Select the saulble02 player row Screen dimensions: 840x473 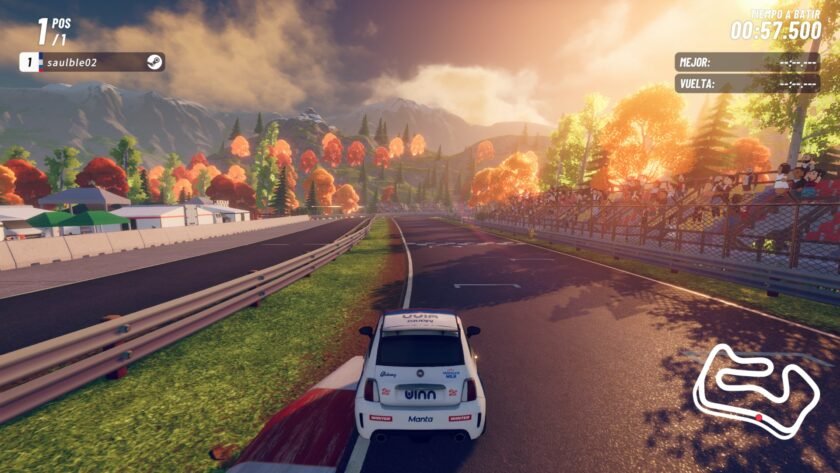point(92,62)
